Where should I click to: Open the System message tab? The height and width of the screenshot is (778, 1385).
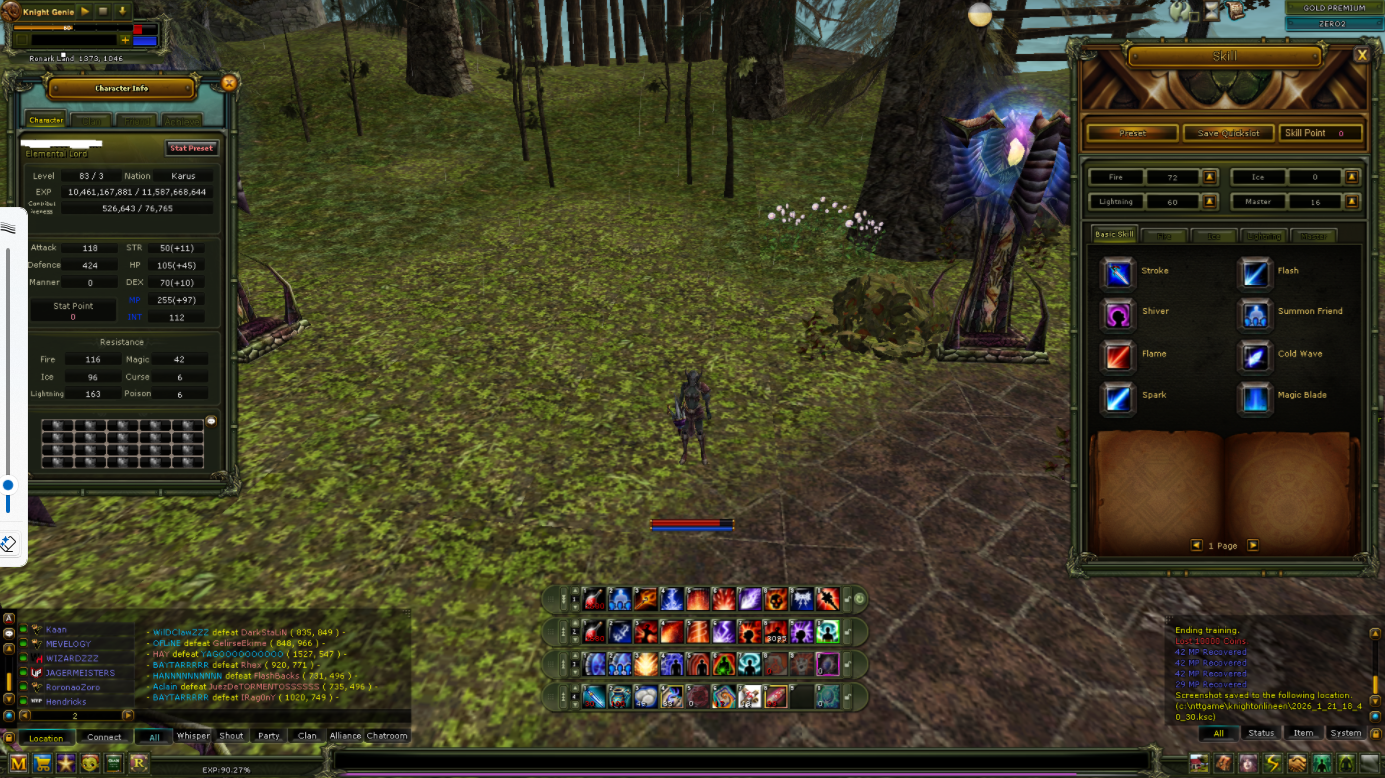[x=1345, y=733]
